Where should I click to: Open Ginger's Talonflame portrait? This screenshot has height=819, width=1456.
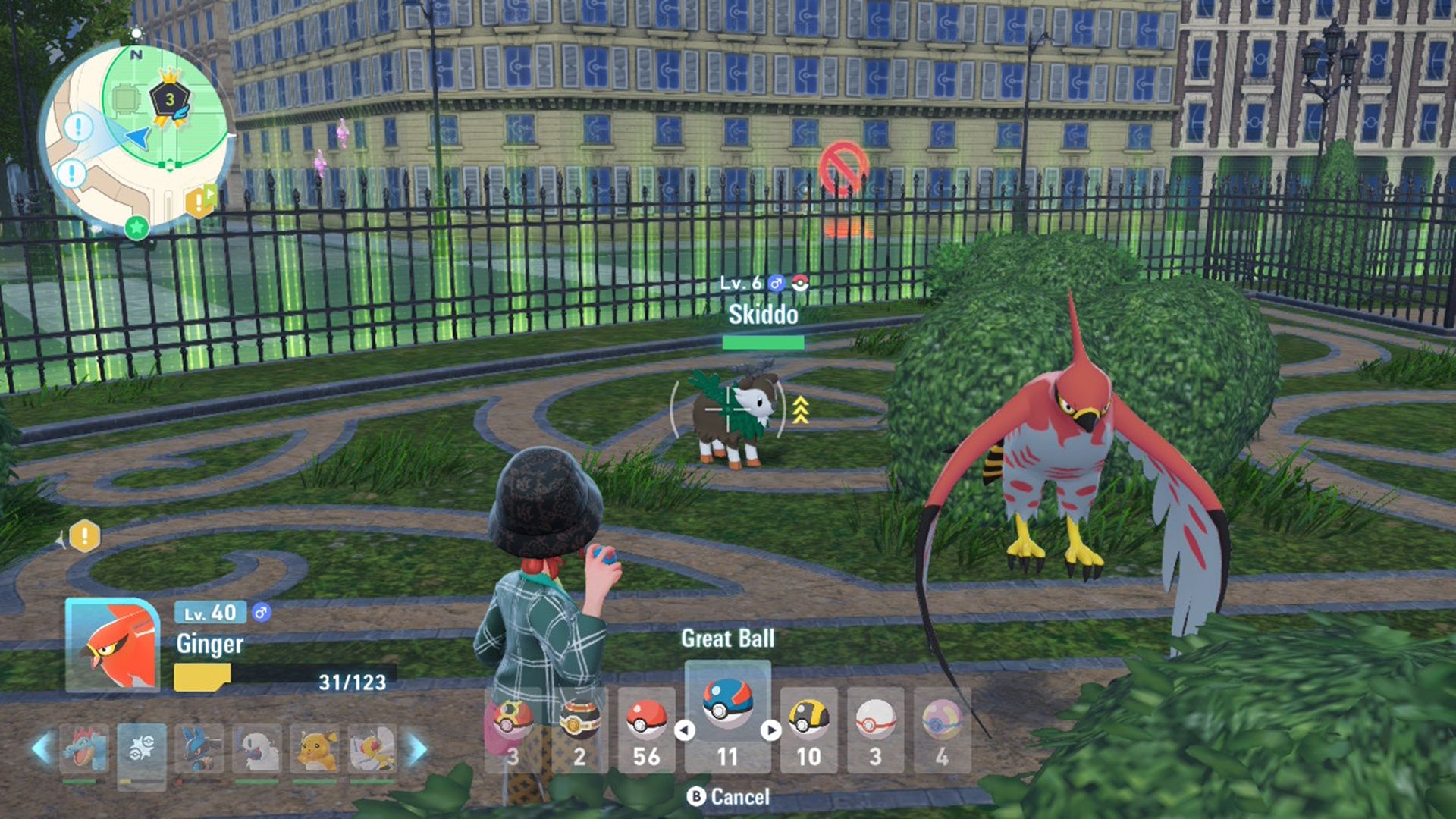tap(112, 645)
